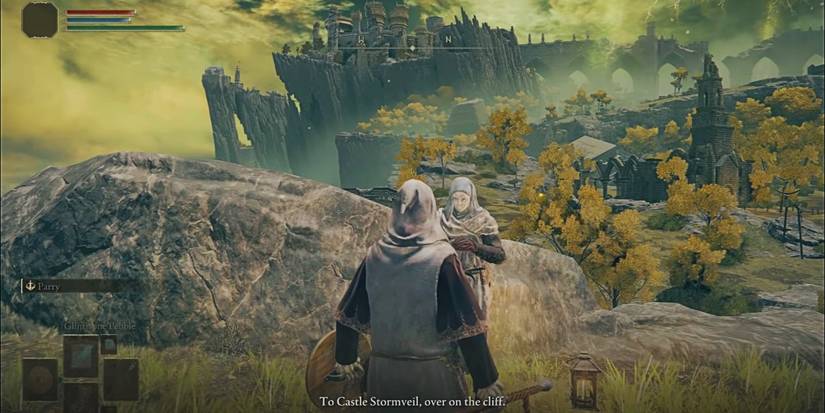Image resolution: width=825 pixels, height=413 pixels.
Task: Click the octagonal status emblem
Action: coord(40,19)
